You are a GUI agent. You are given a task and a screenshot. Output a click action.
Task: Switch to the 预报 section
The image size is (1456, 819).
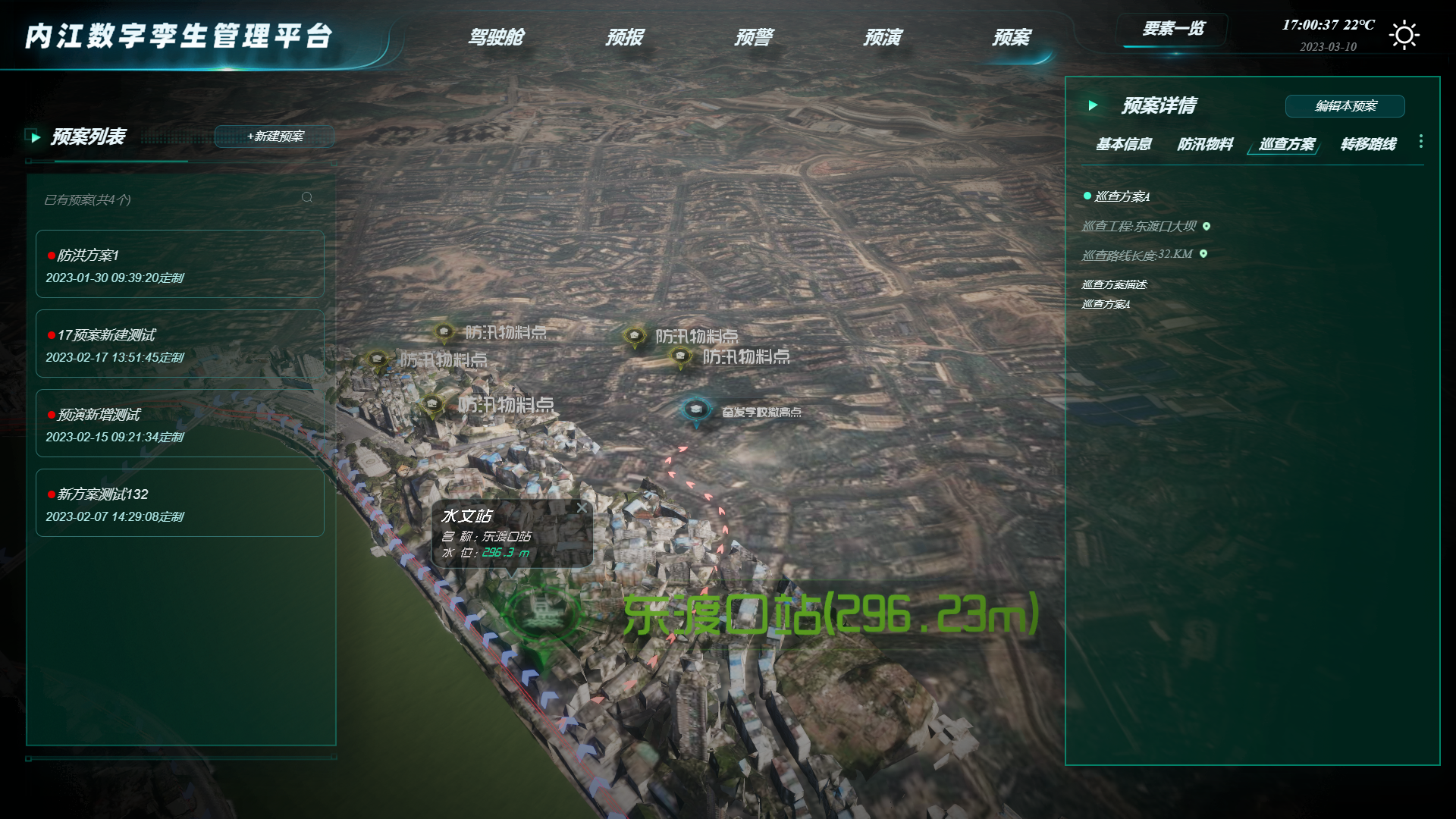click(x=624, y=37)
